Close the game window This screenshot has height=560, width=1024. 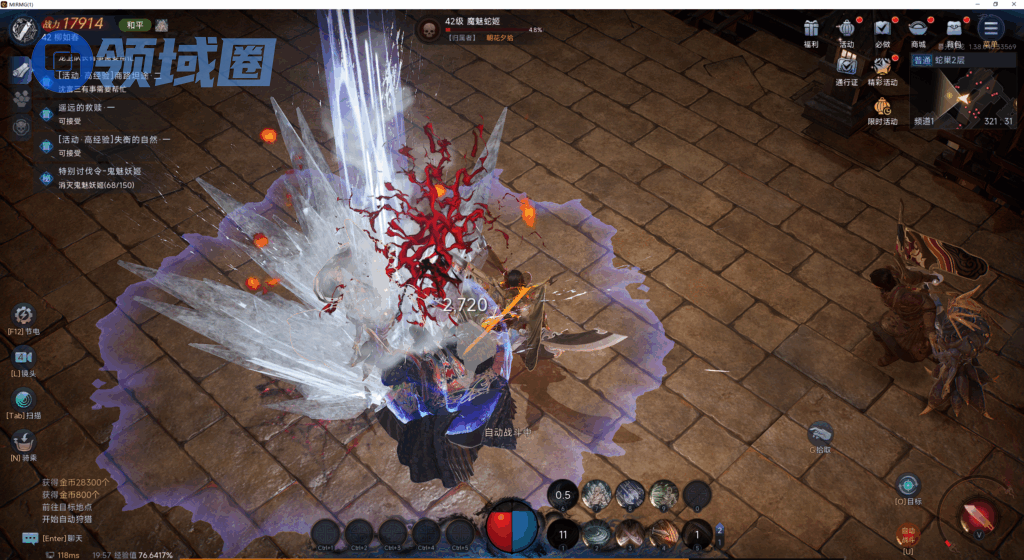(1012, 5)
